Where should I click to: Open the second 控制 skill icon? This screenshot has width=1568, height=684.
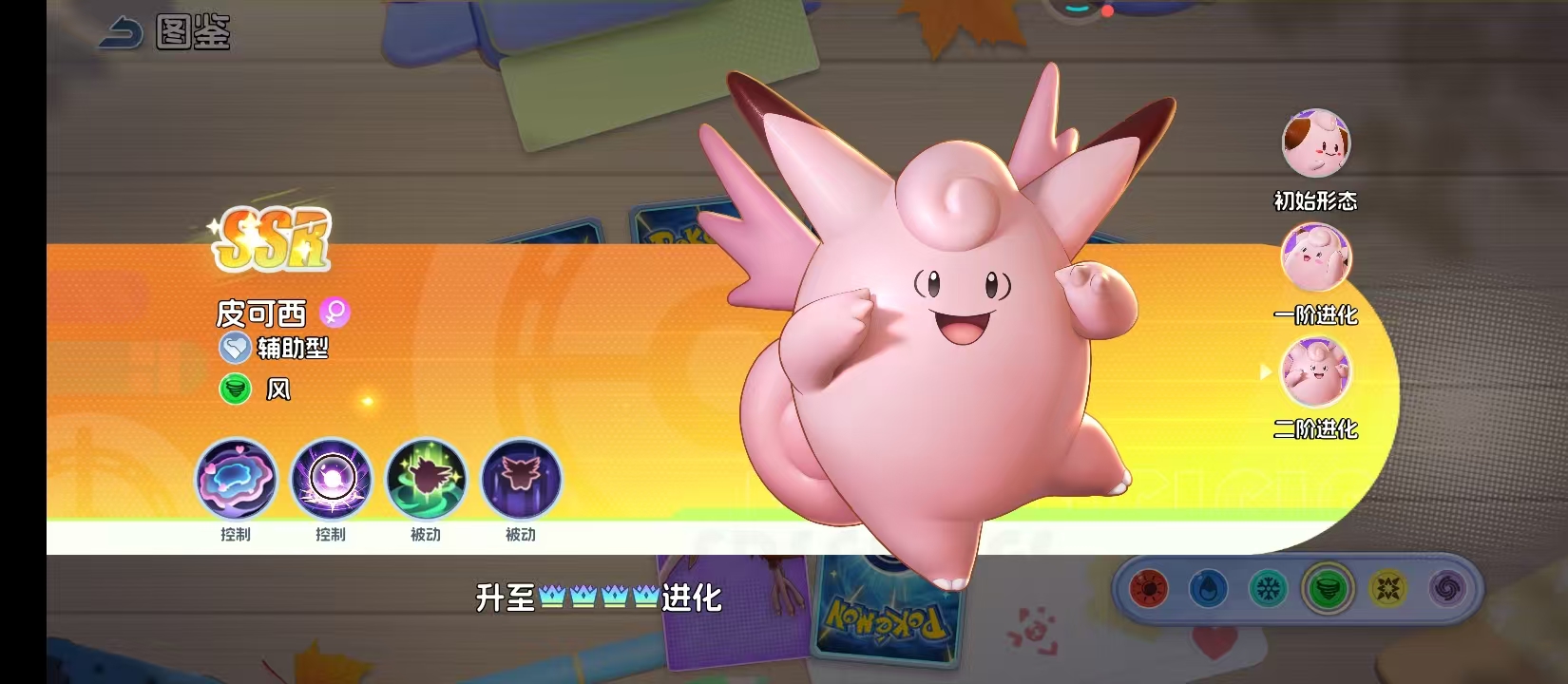pyautogui.click(x=331, y=481)
